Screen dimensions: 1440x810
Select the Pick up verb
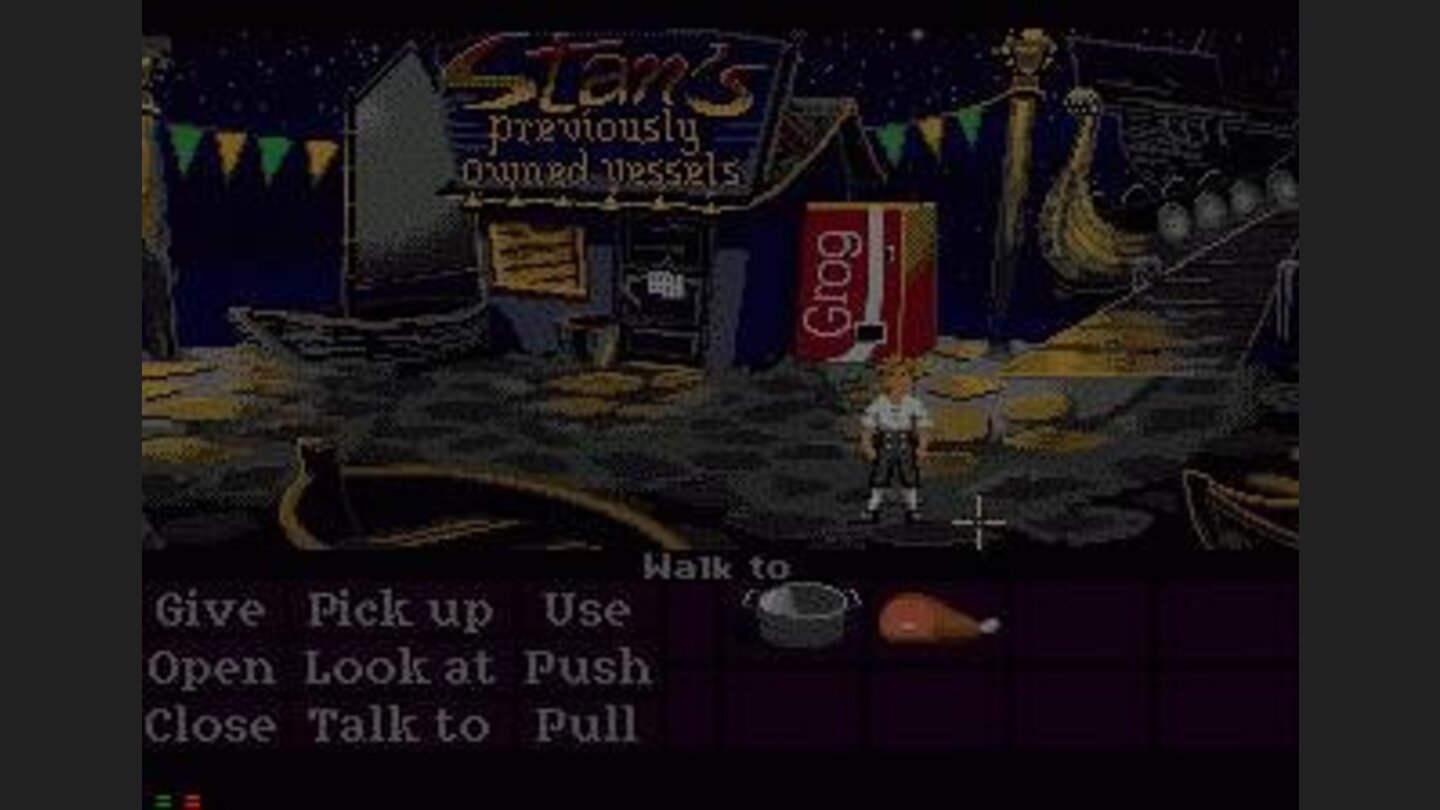click(x=402, y=608)
